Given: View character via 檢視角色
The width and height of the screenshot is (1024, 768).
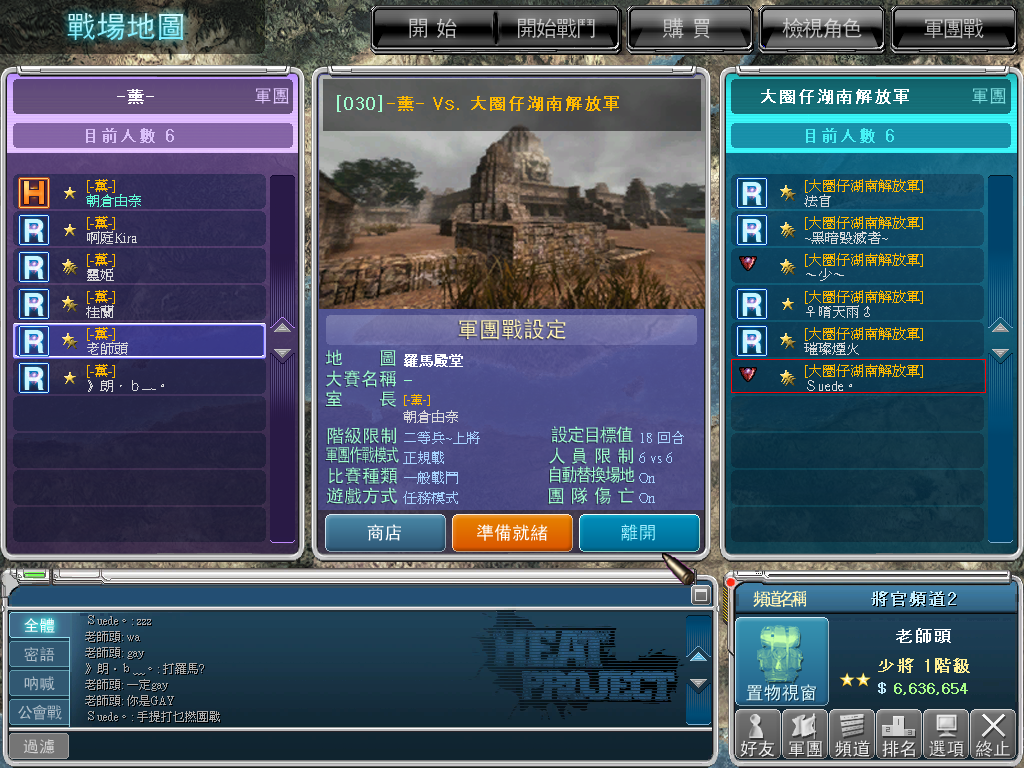Looking at the screenshot, I should click(x=820, y=28).
